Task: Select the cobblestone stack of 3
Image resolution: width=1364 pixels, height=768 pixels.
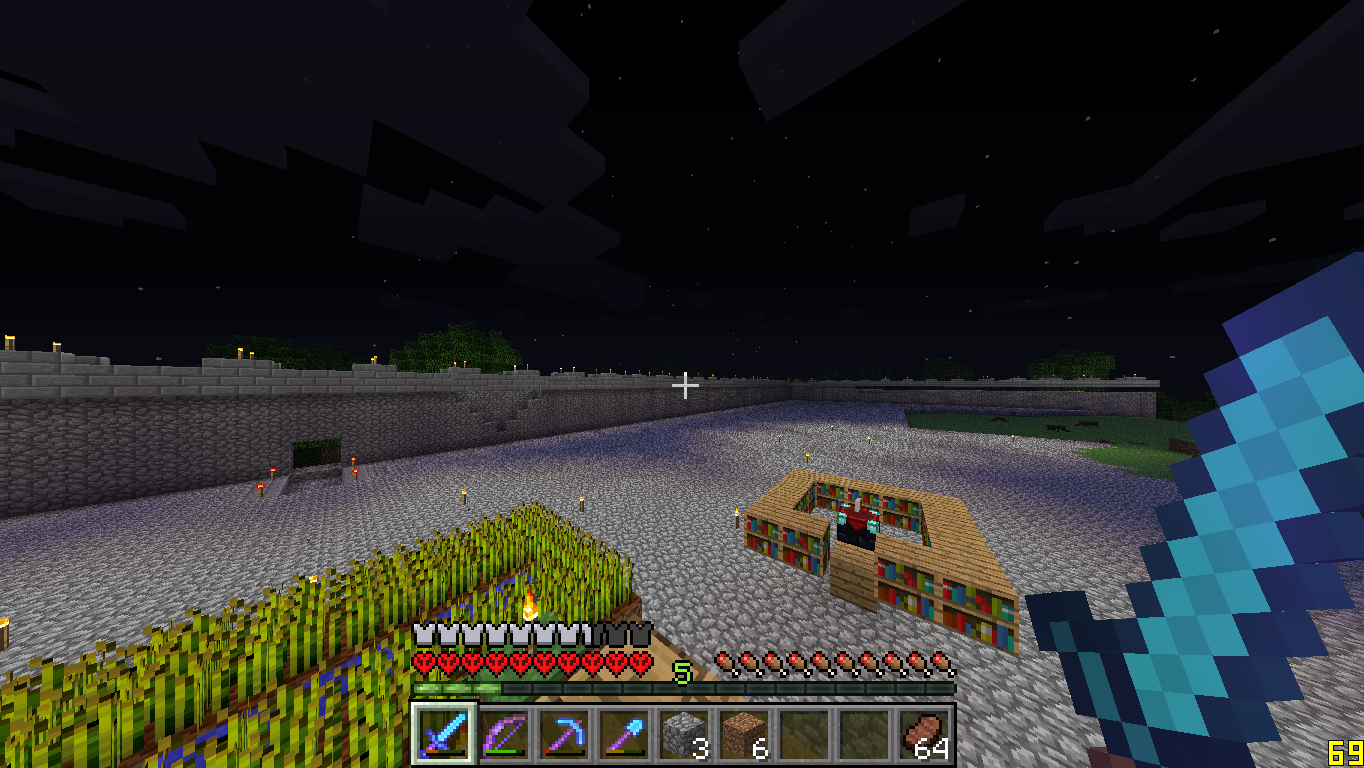Action: pyautogui.click(x=683, y=735)
